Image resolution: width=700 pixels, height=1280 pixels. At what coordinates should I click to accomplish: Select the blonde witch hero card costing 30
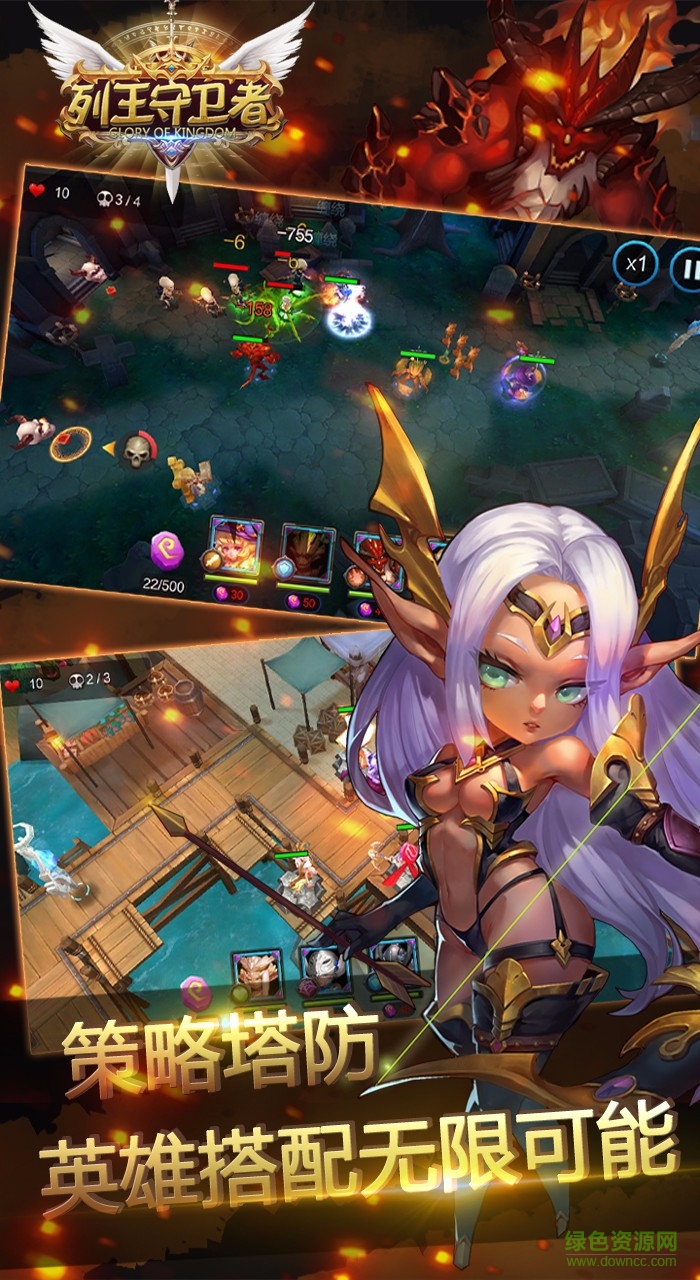pos(235,546)
